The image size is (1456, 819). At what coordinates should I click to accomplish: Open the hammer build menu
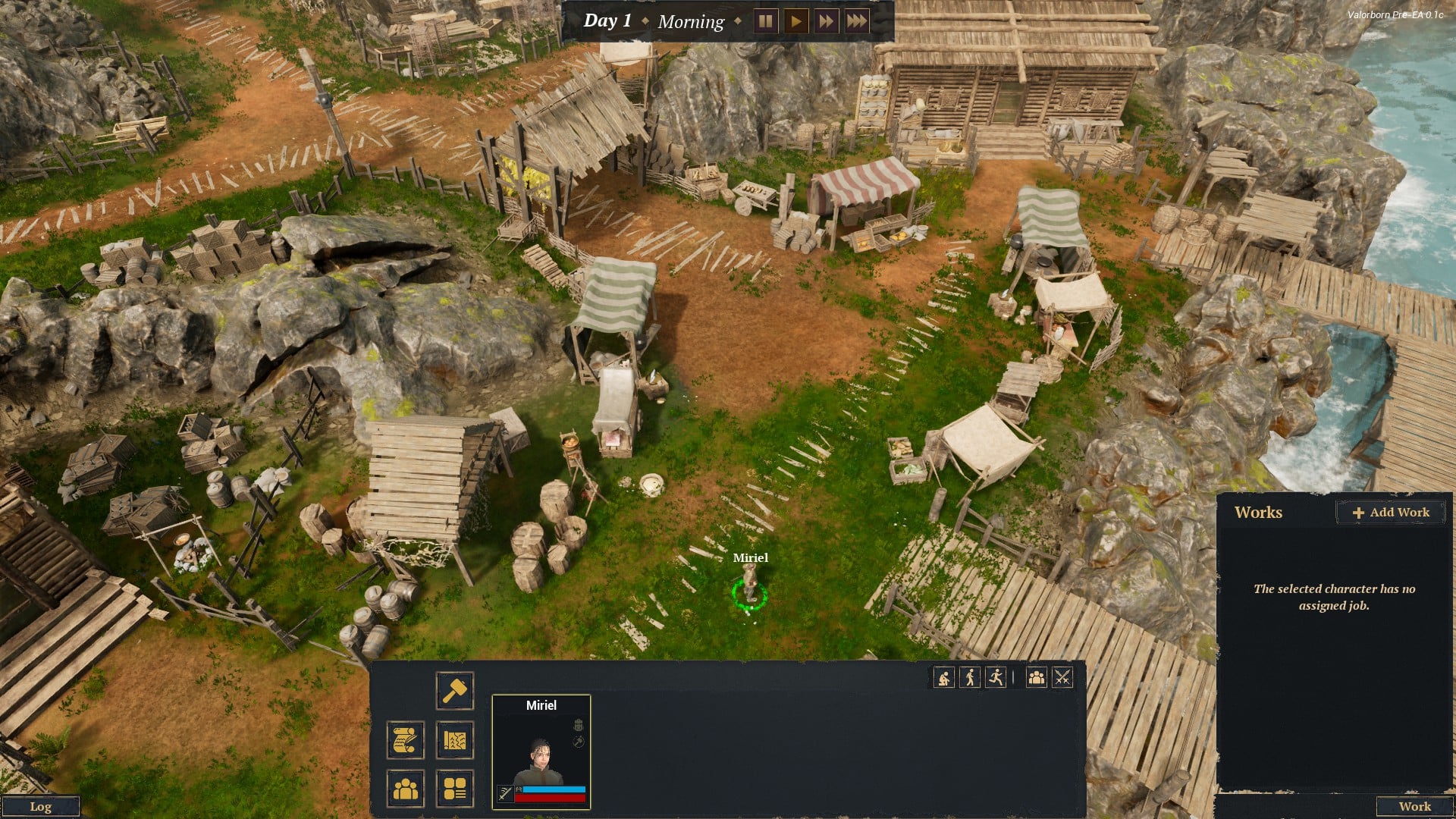pos(454,691)
